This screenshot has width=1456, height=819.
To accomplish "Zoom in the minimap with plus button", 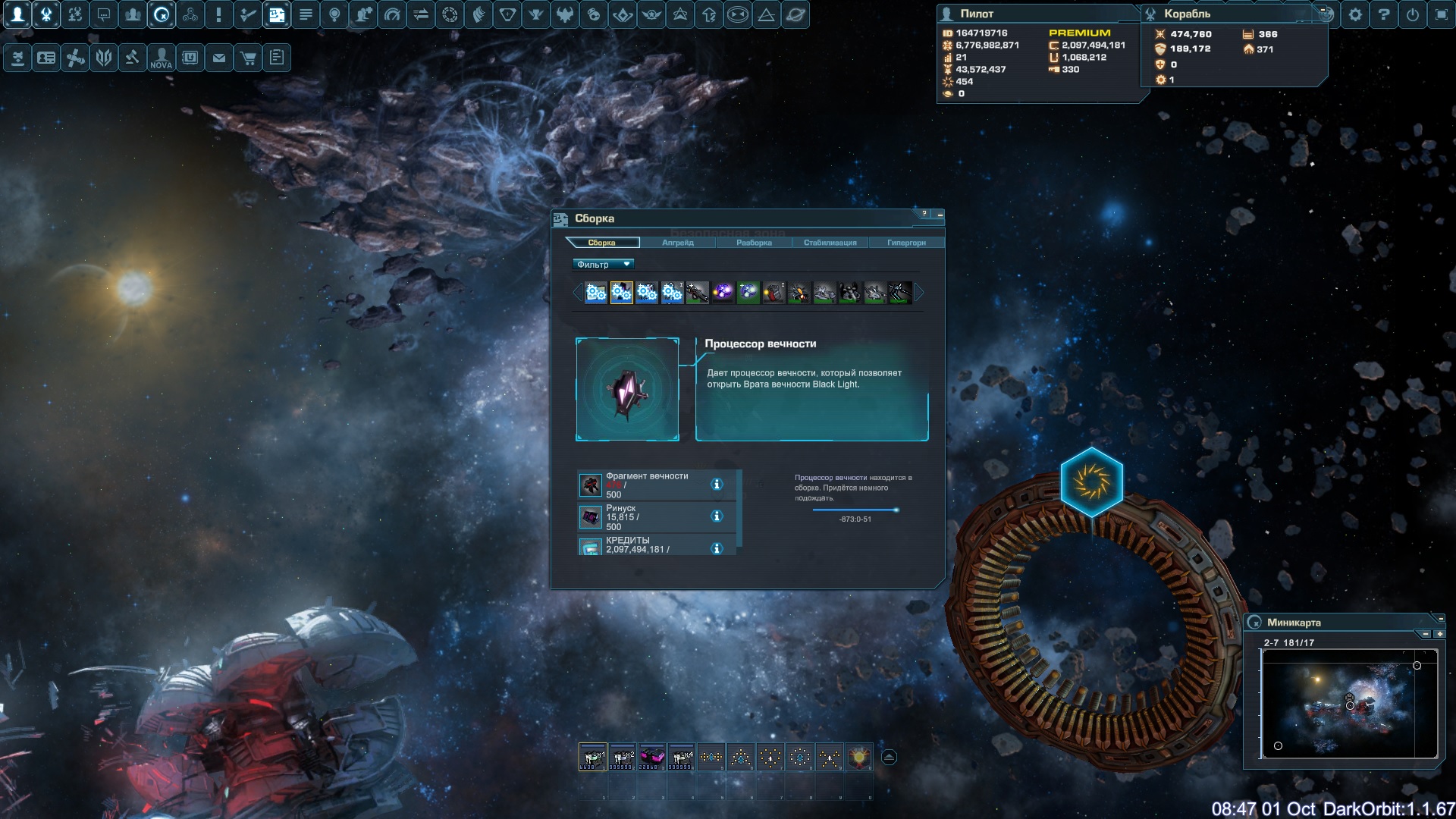I will tap(1439, 634).
